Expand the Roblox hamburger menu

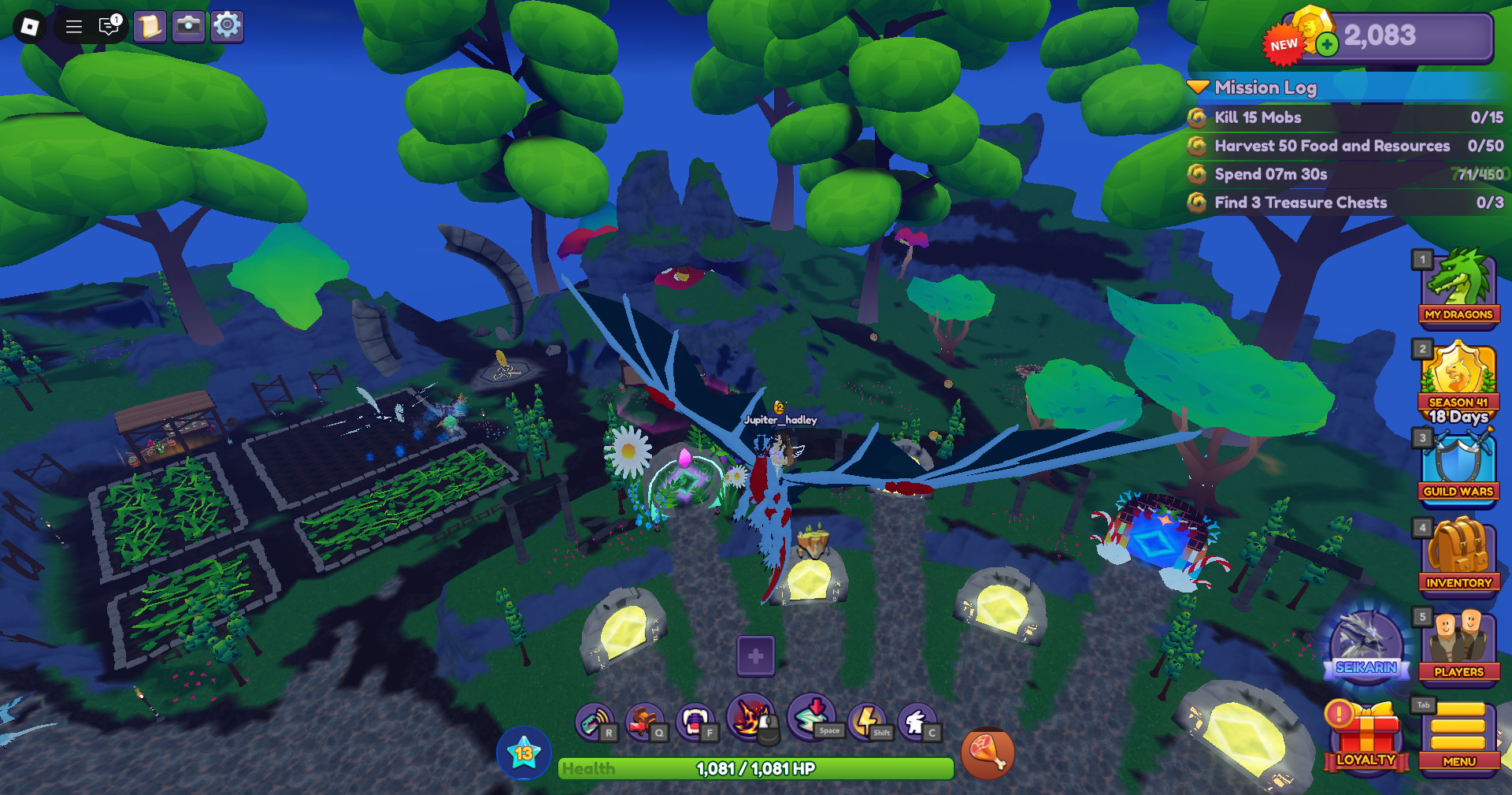[73, 25]
